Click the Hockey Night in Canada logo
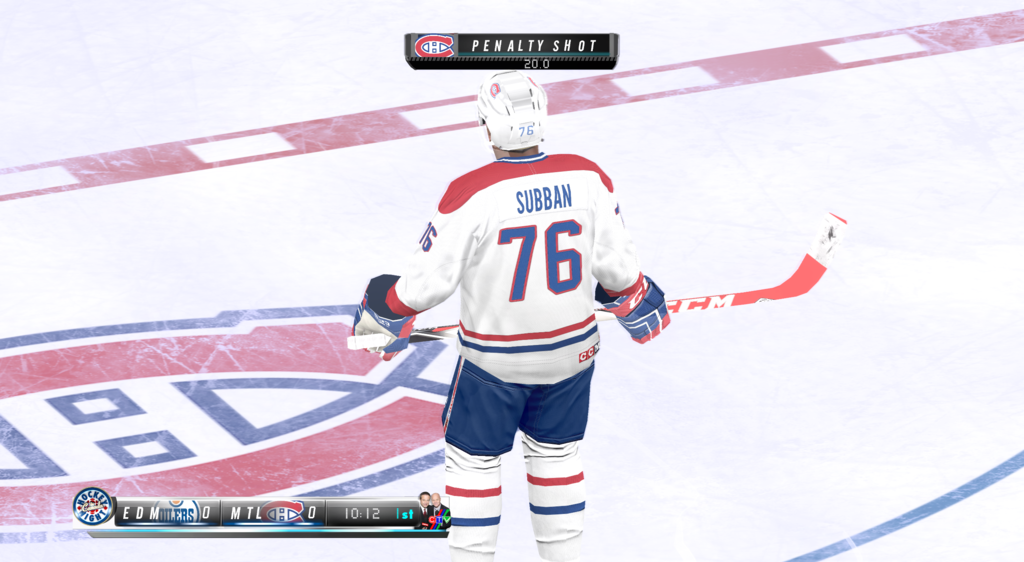 93,507
